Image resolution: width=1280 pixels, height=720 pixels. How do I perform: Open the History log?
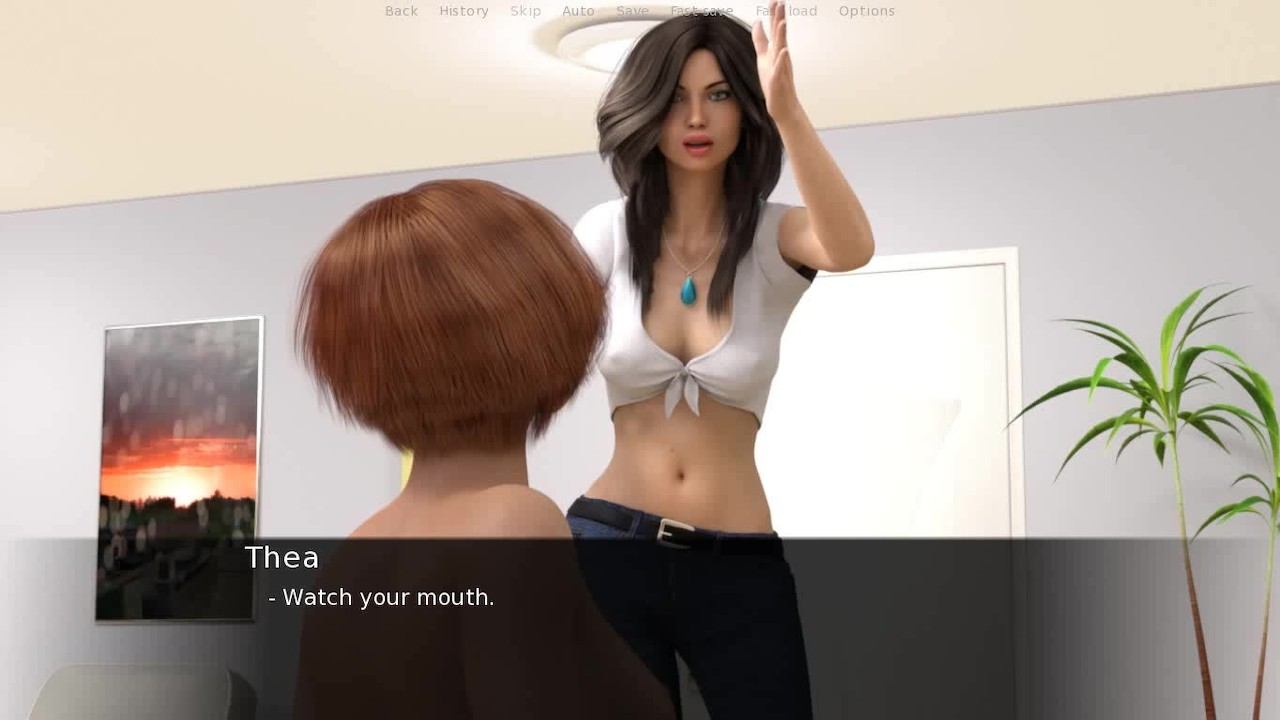click(x=464, y=11)
